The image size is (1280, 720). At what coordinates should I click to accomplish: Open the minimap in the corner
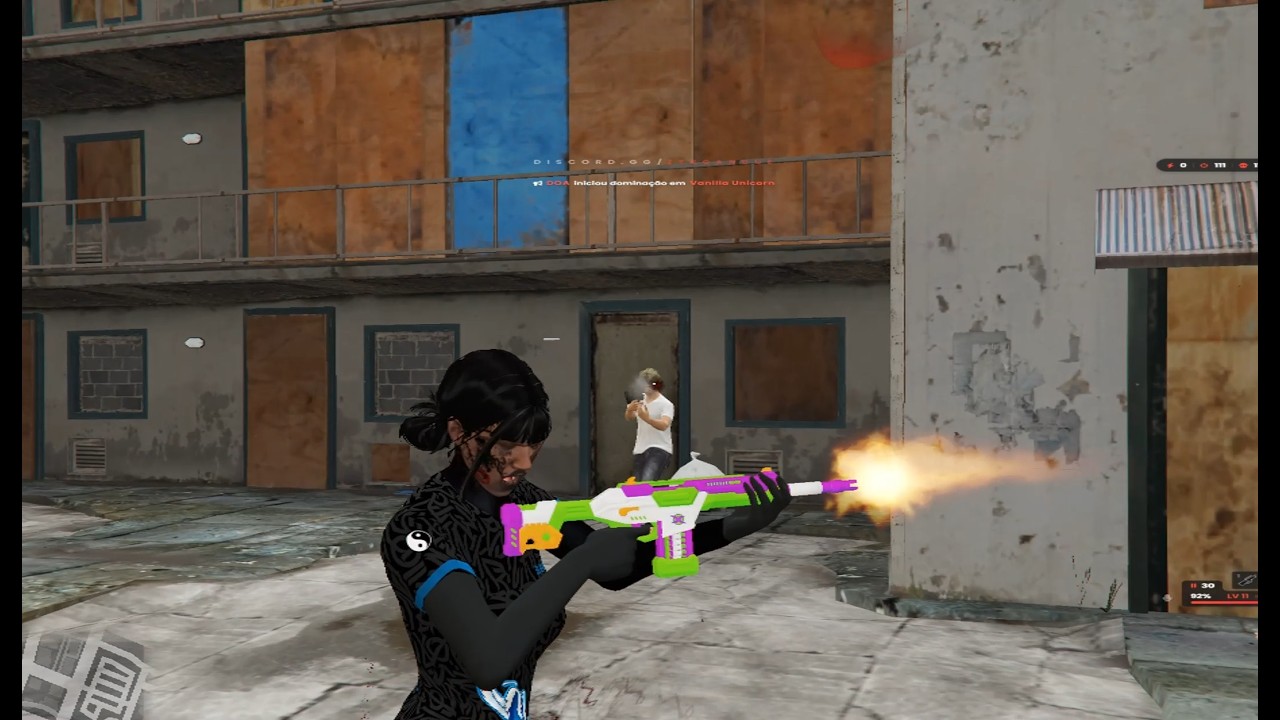coord(82,676)
